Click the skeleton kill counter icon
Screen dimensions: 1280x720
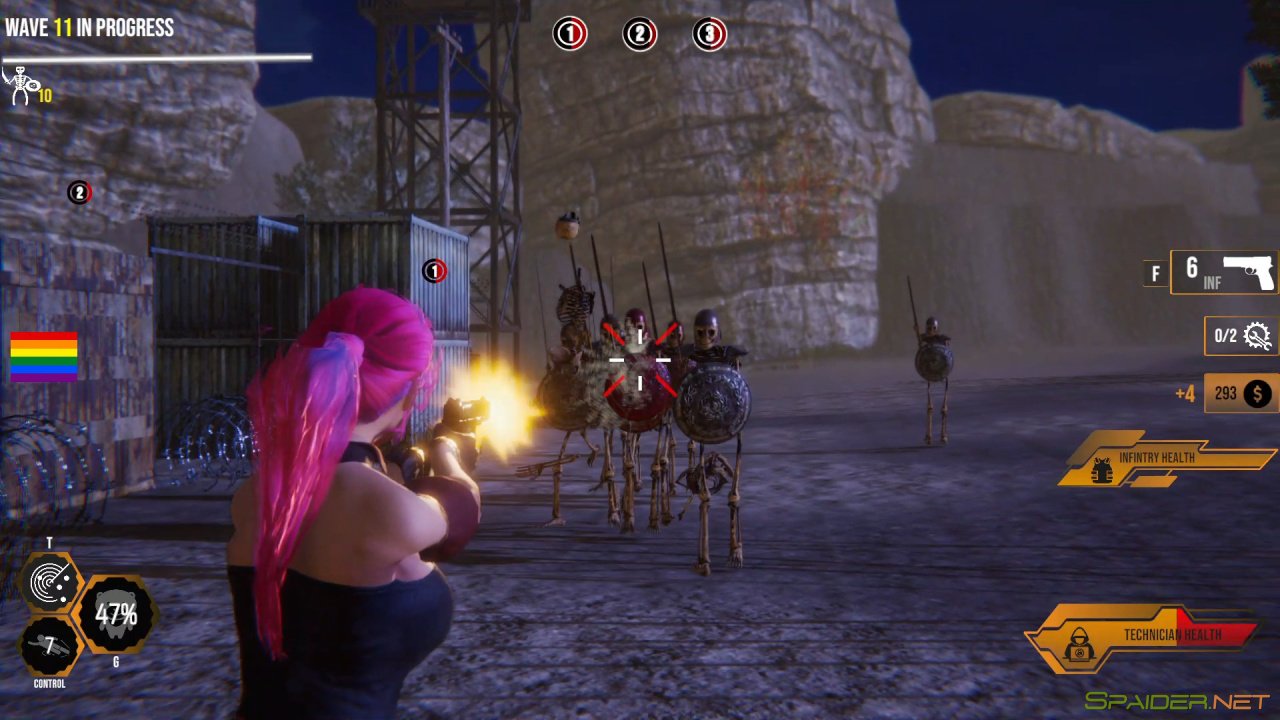(x=20, y=86)
